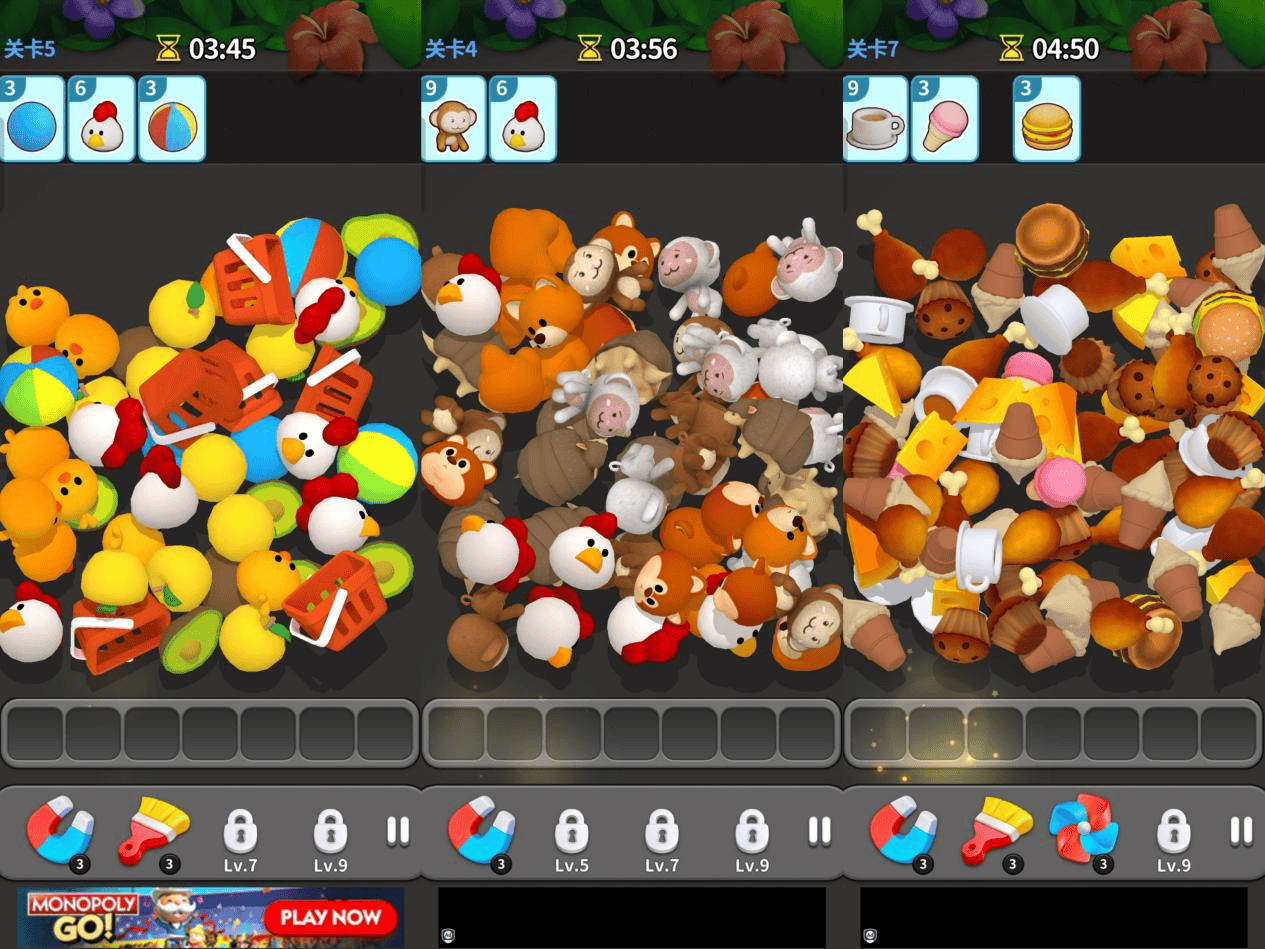1265x949 pixels.
Task: Use the magnet booster in the 关卡5 game
Action: point(60,830)
